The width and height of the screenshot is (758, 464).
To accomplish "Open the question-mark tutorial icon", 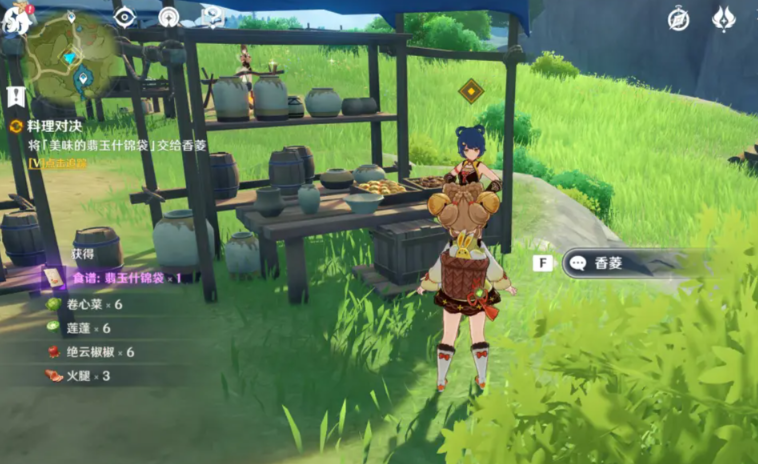I will [212, 15].
